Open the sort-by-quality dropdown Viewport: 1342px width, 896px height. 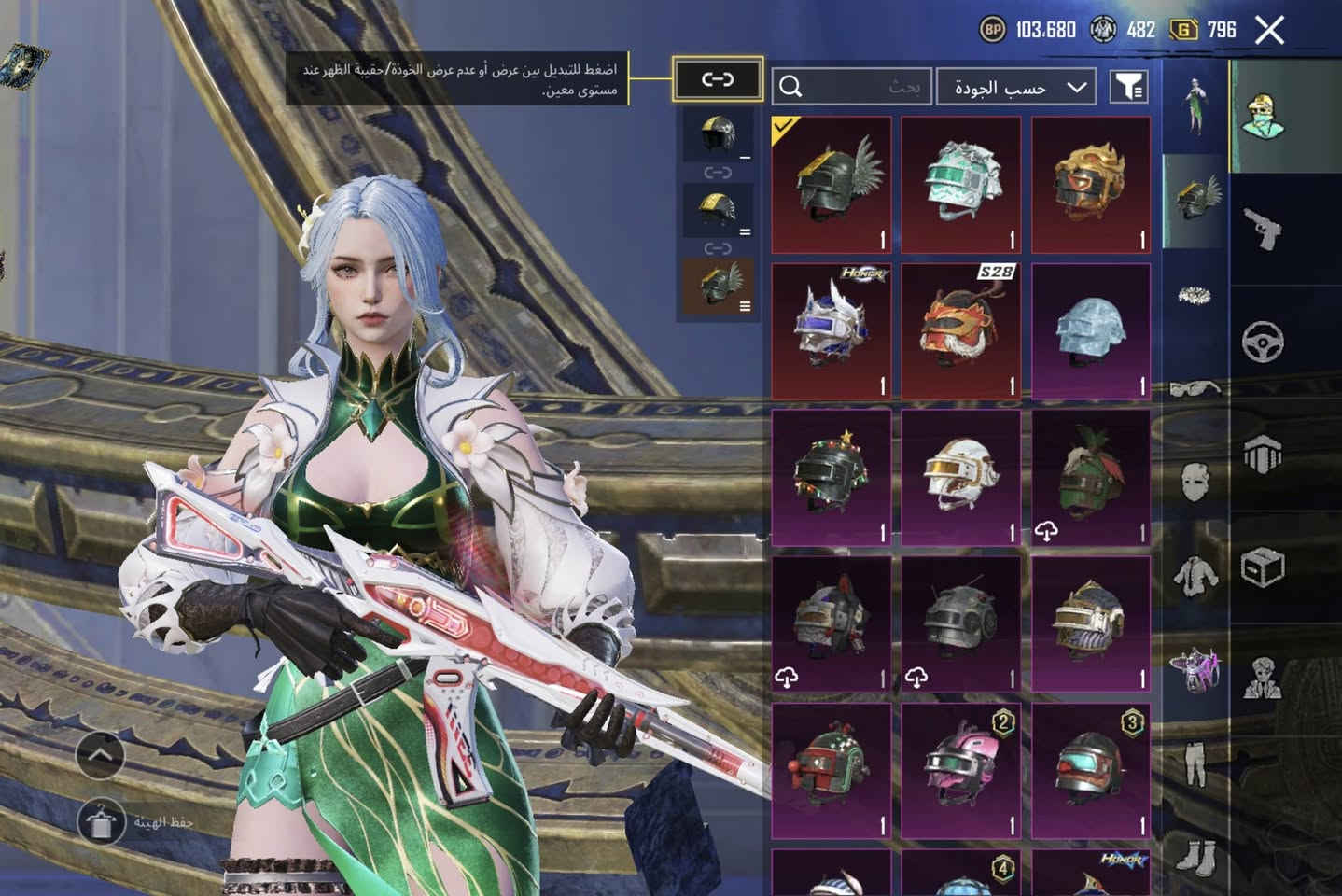pyautogui.click(x=1016, y=87)
